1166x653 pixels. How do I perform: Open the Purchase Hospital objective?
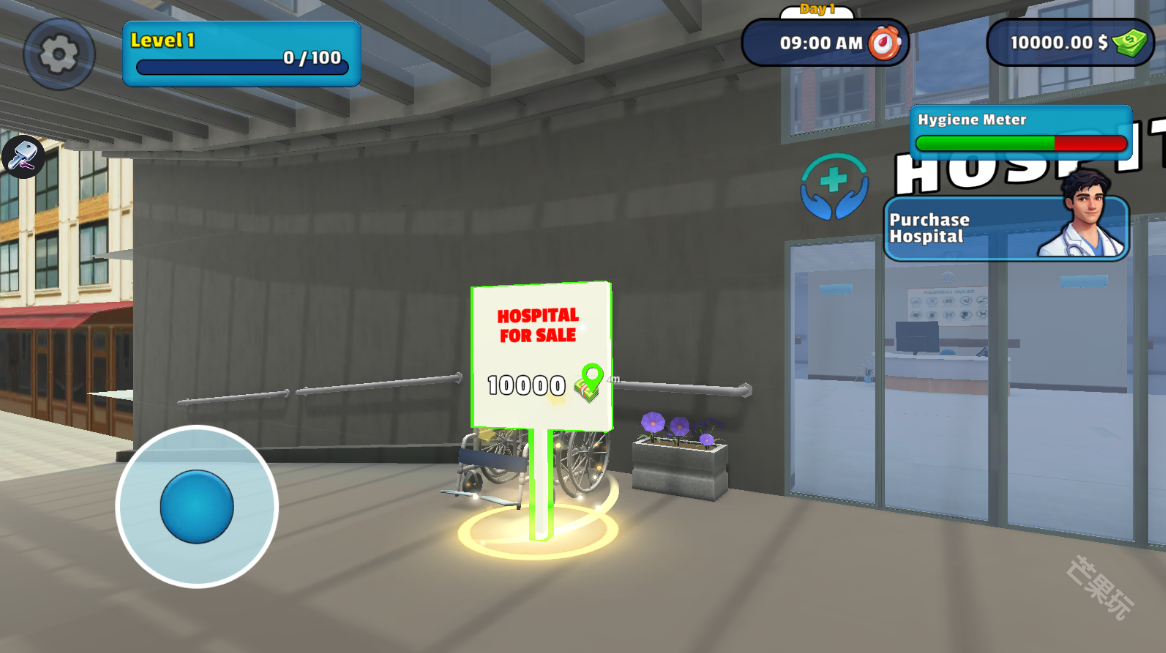[x=1006, y=228]
